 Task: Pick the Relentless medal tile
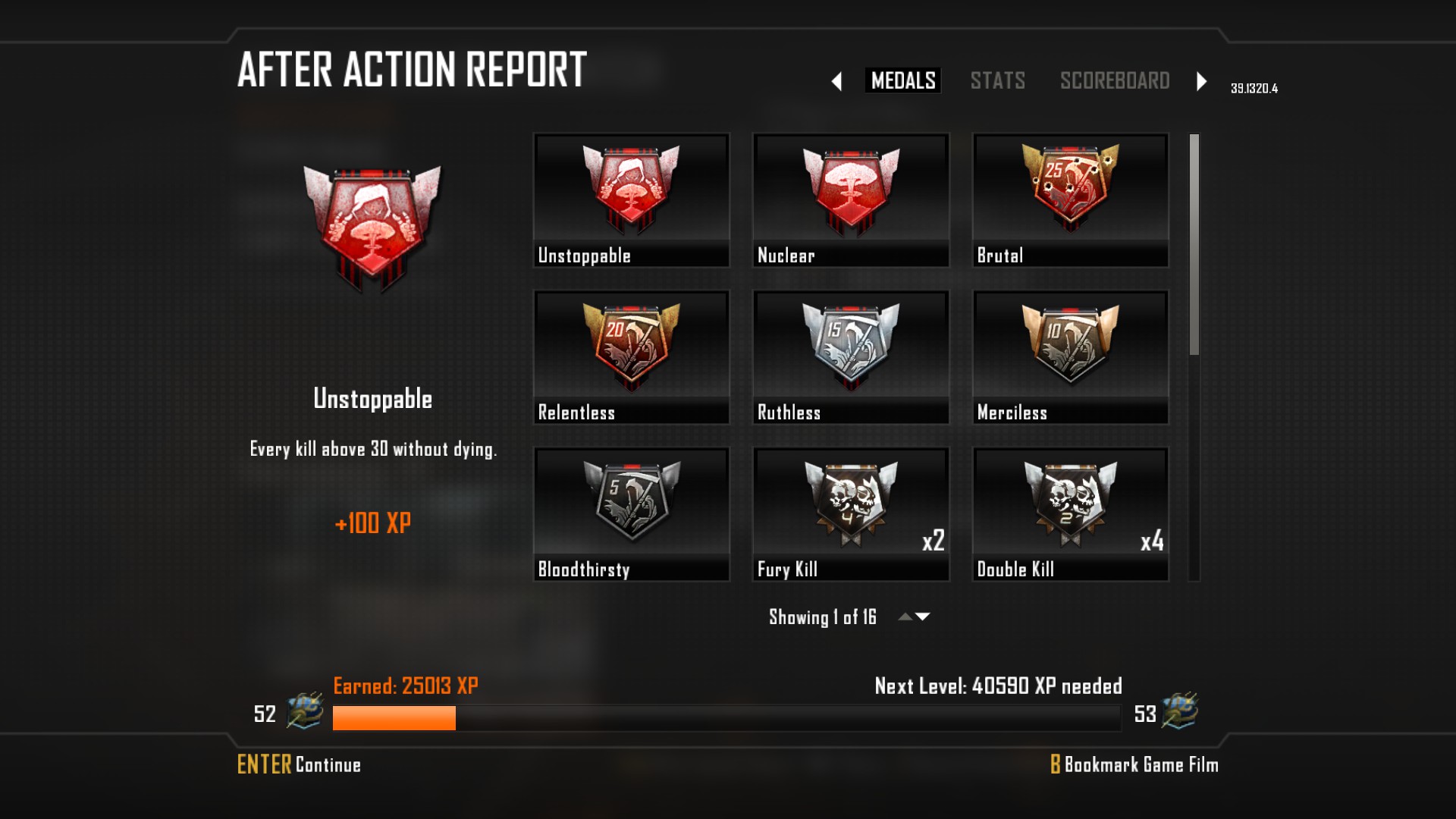(x=631, y=357)
